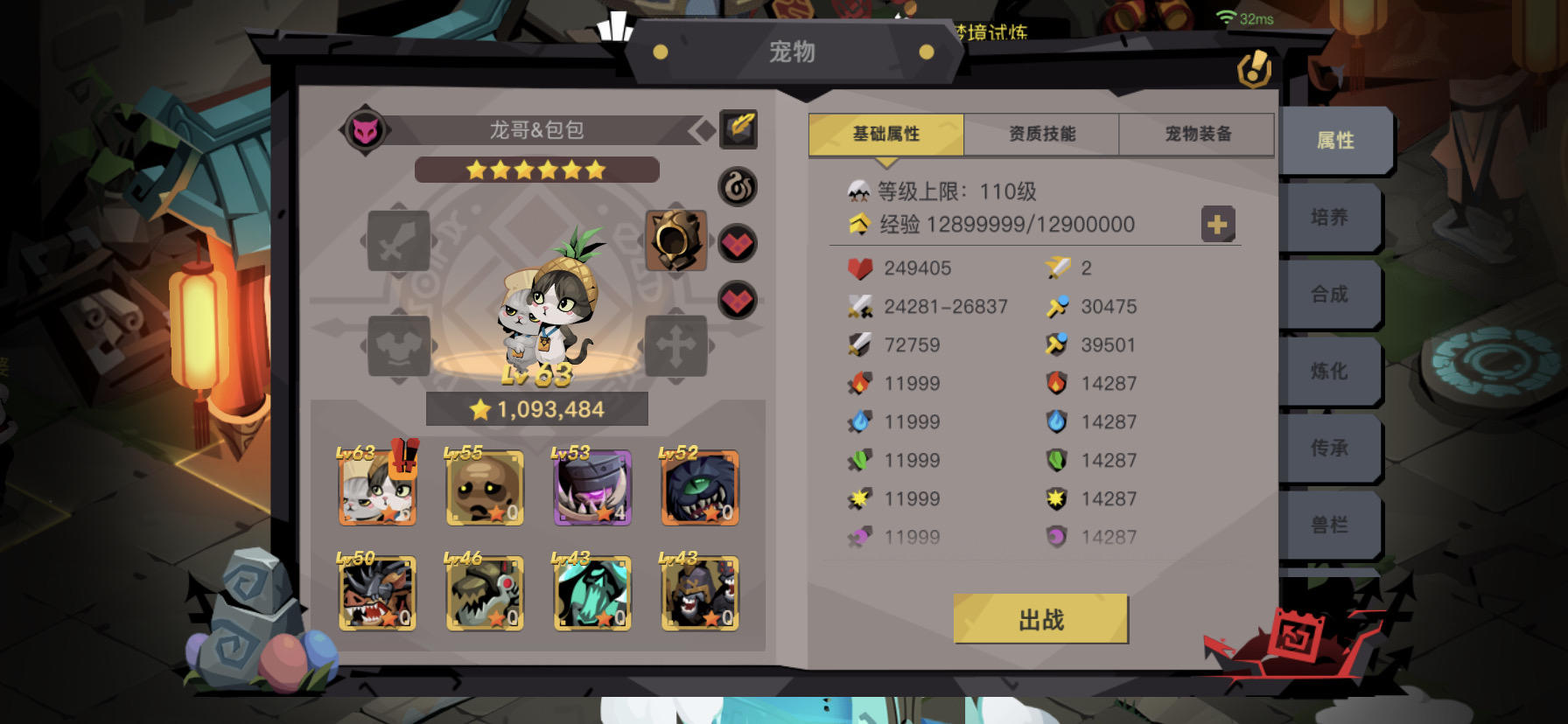The image size is (1568, 724).
Task: Click the plus button next to experience
Action: coord(1218,225)
